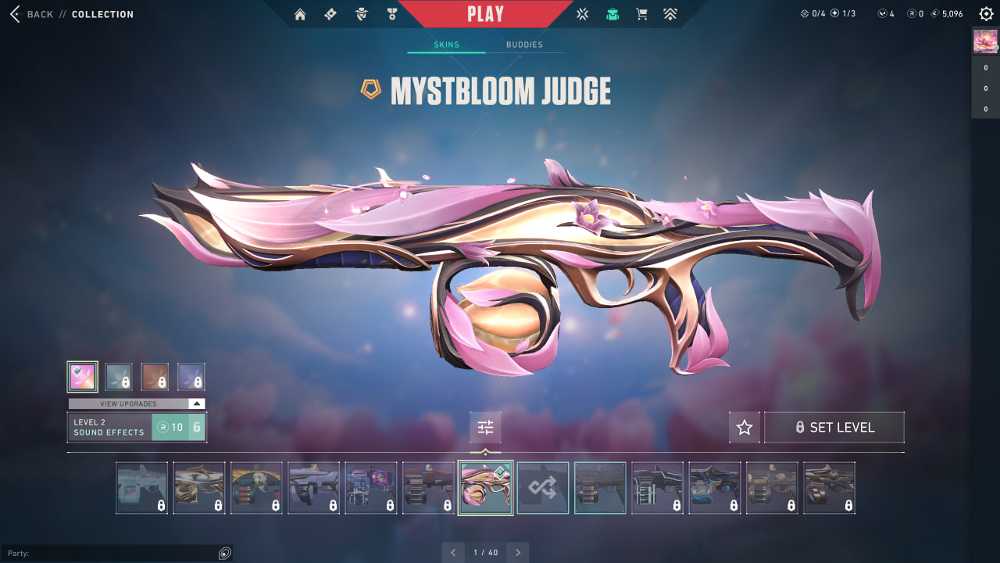The image size is (1000, 563).
Task: Go to the previous page of skins
Action: click(453, 552)
